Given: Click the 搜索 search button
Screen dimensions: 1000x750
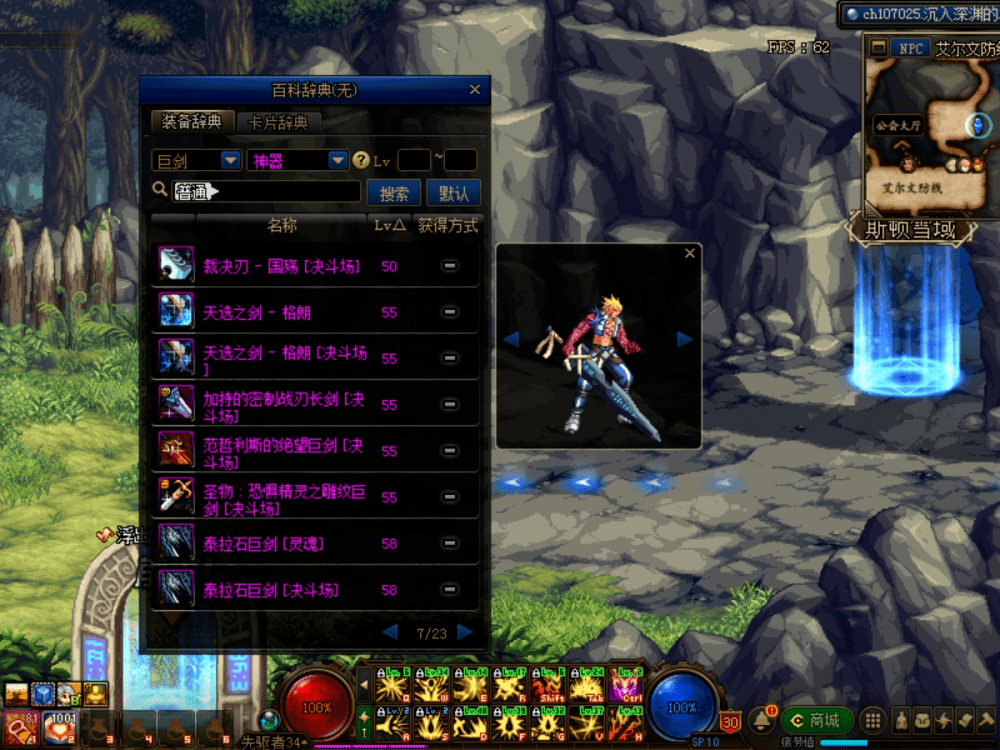Looking at the screenshot, I should (394, 193).
